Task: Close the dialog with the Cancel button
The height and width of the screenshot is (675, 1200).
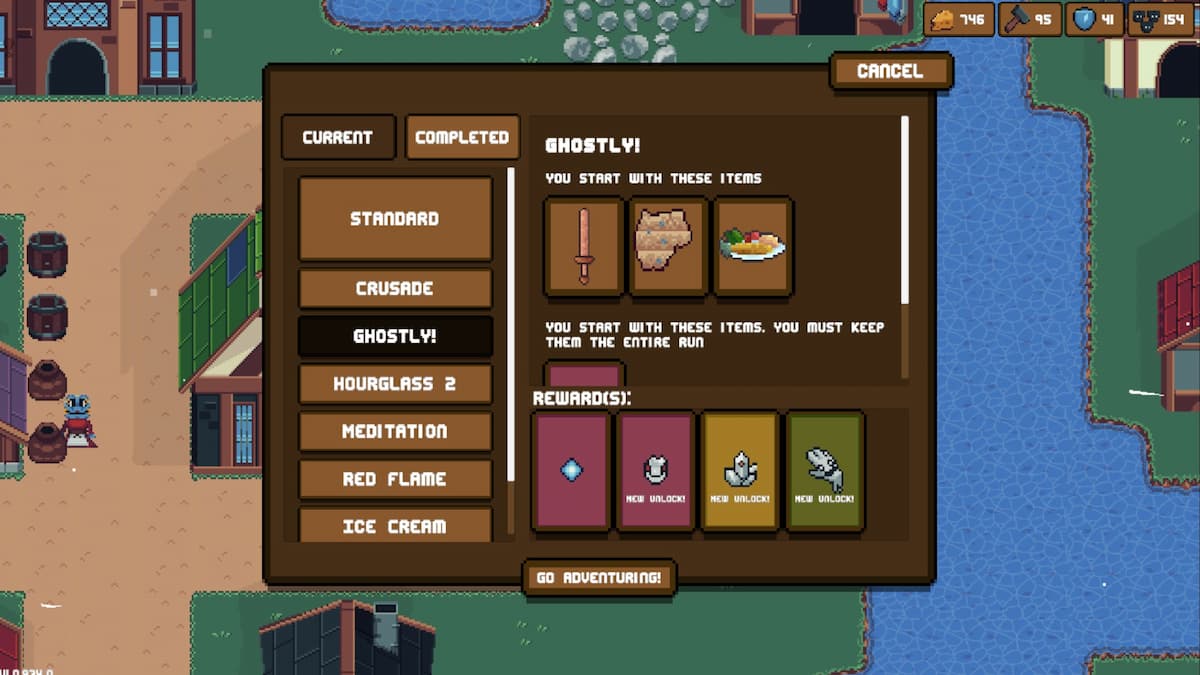Action: (890, 71)
